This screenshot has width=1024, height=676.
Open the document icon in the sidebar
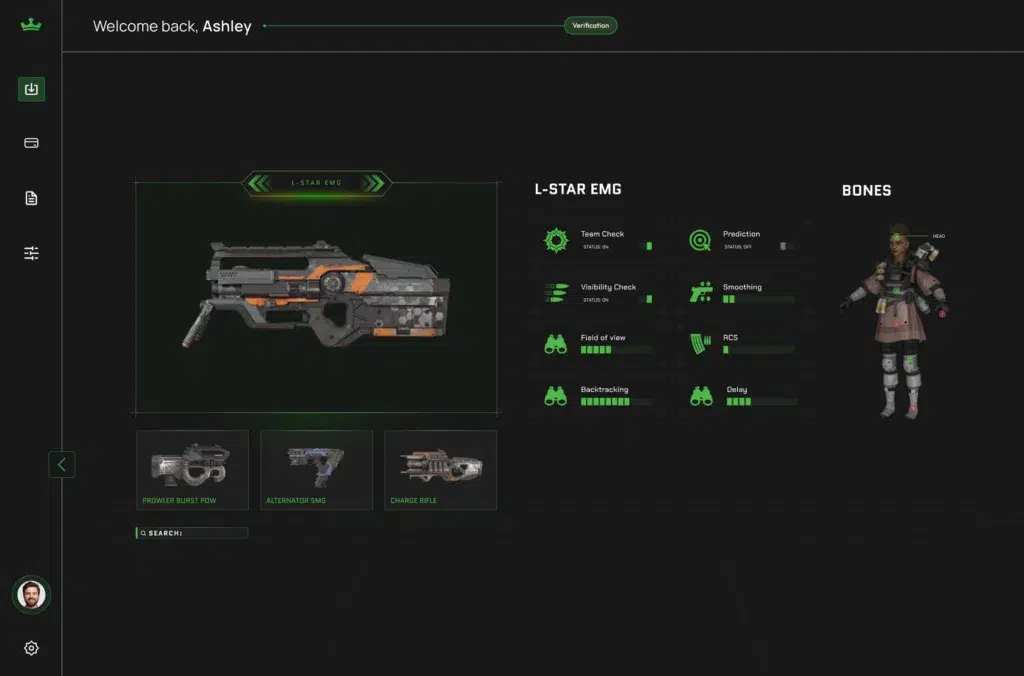pos(31,198)
